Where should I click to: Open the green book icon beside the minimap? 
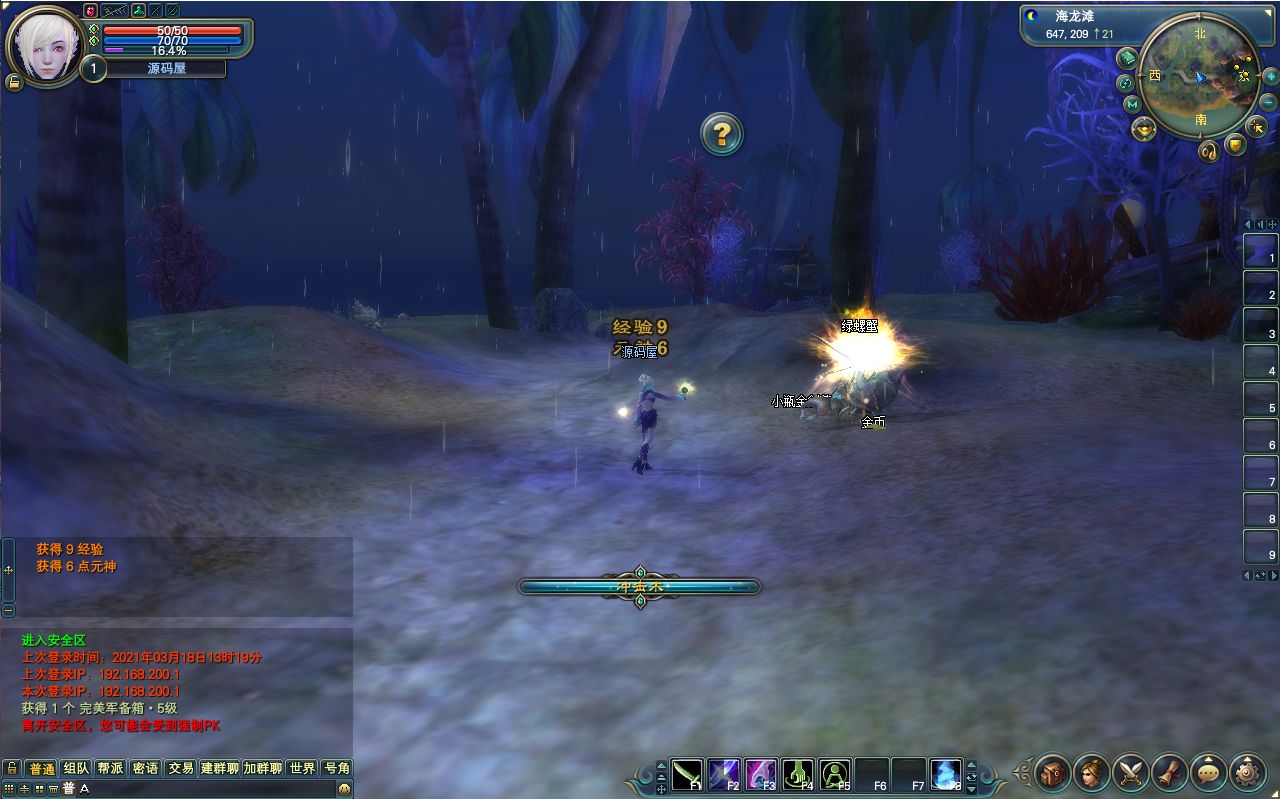[x=1126, y=57]
